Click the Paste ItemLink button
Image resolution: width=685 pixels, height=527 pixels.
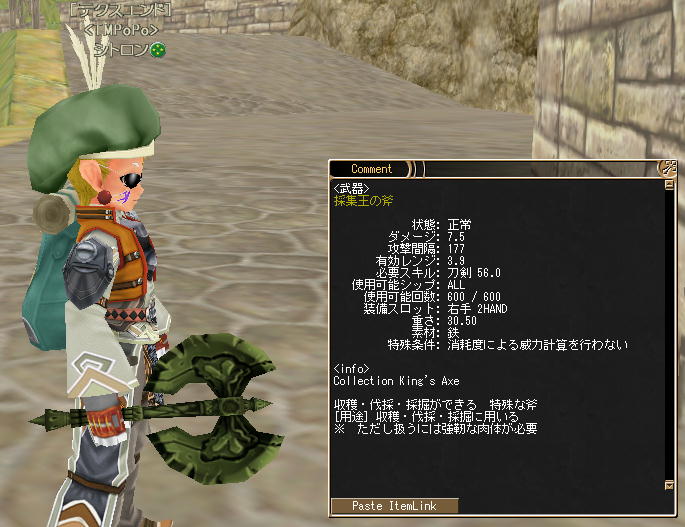pos(394,506)
